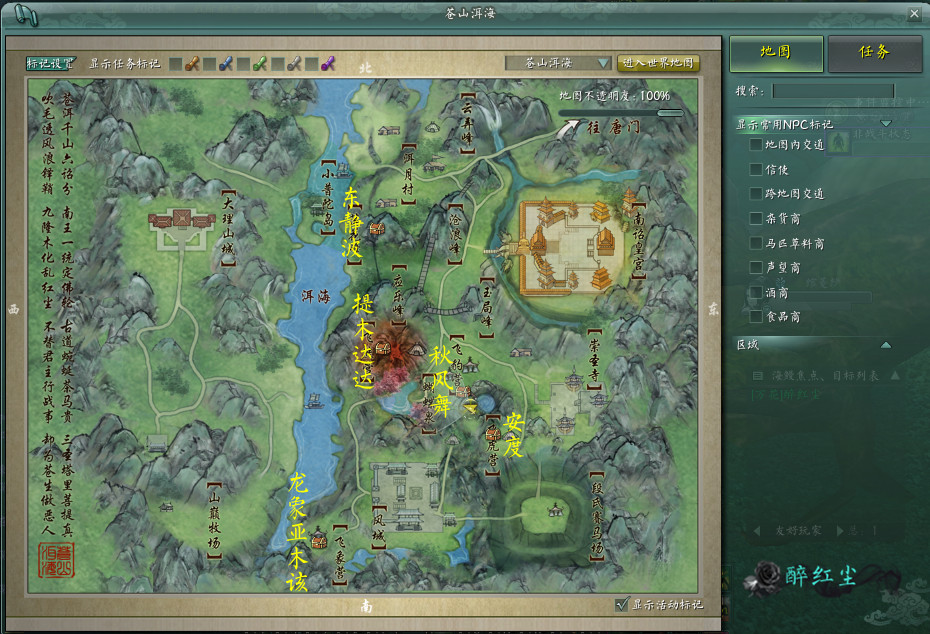This screenshot has width=930, height=634.
Task: Switch to the 任务 tab
Action: pyautogui.click(x=874, y=53)
